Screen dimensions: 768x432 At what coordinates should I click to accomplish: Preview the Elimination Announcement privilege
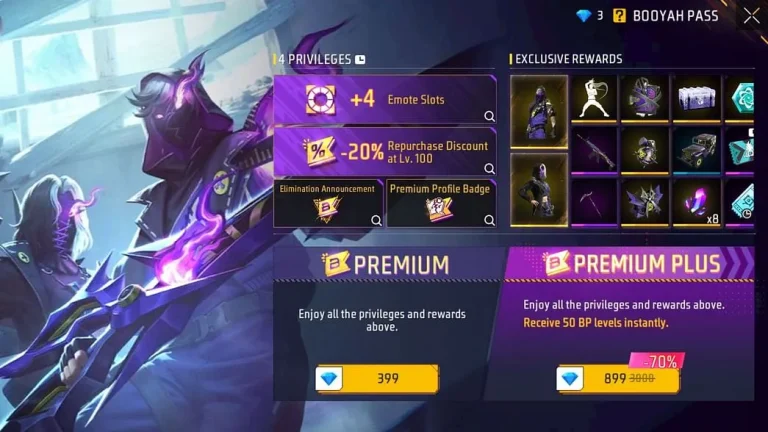[328, 203]
